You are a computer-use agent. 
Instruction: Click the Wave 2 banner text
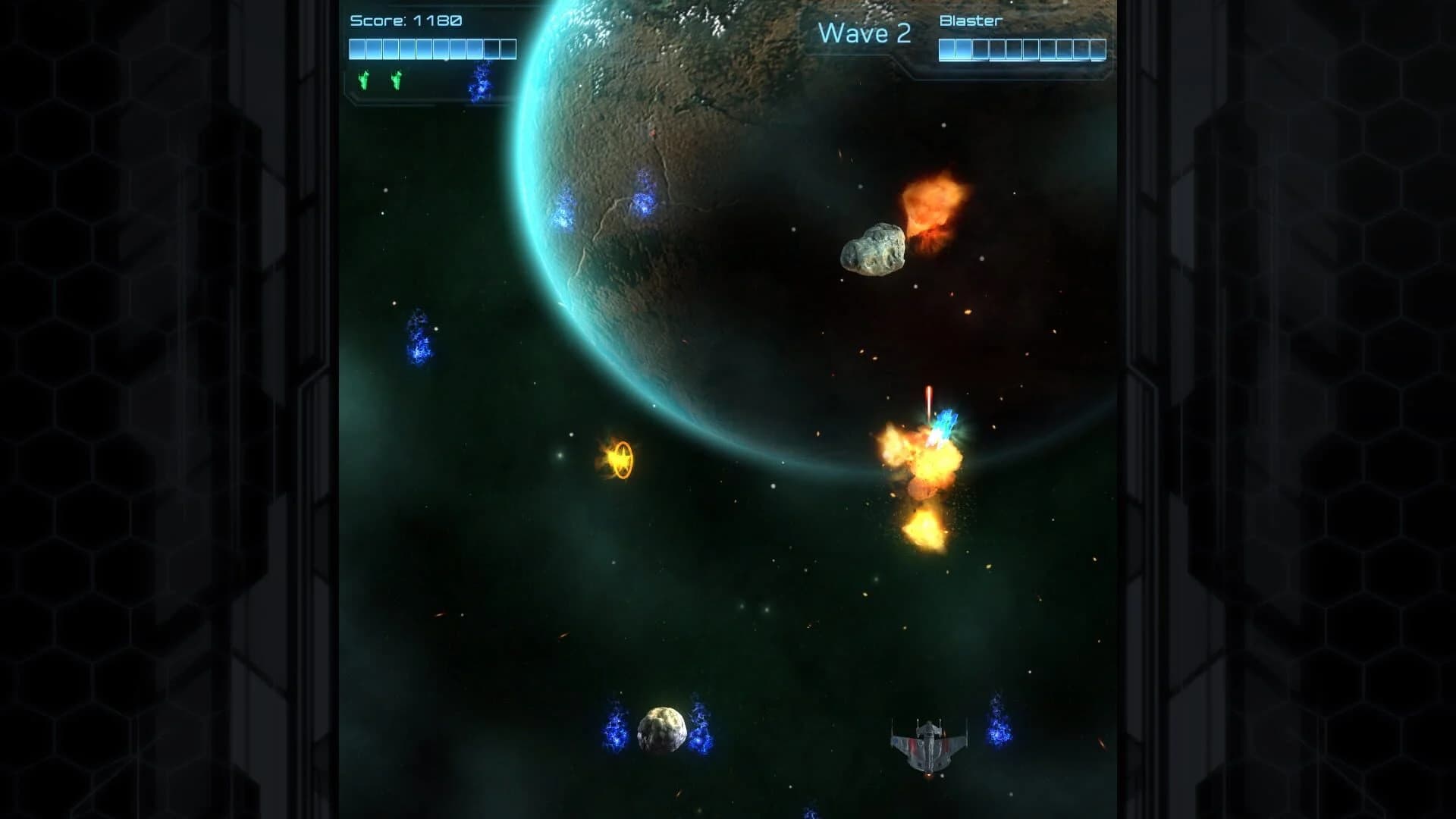[865, 33]
